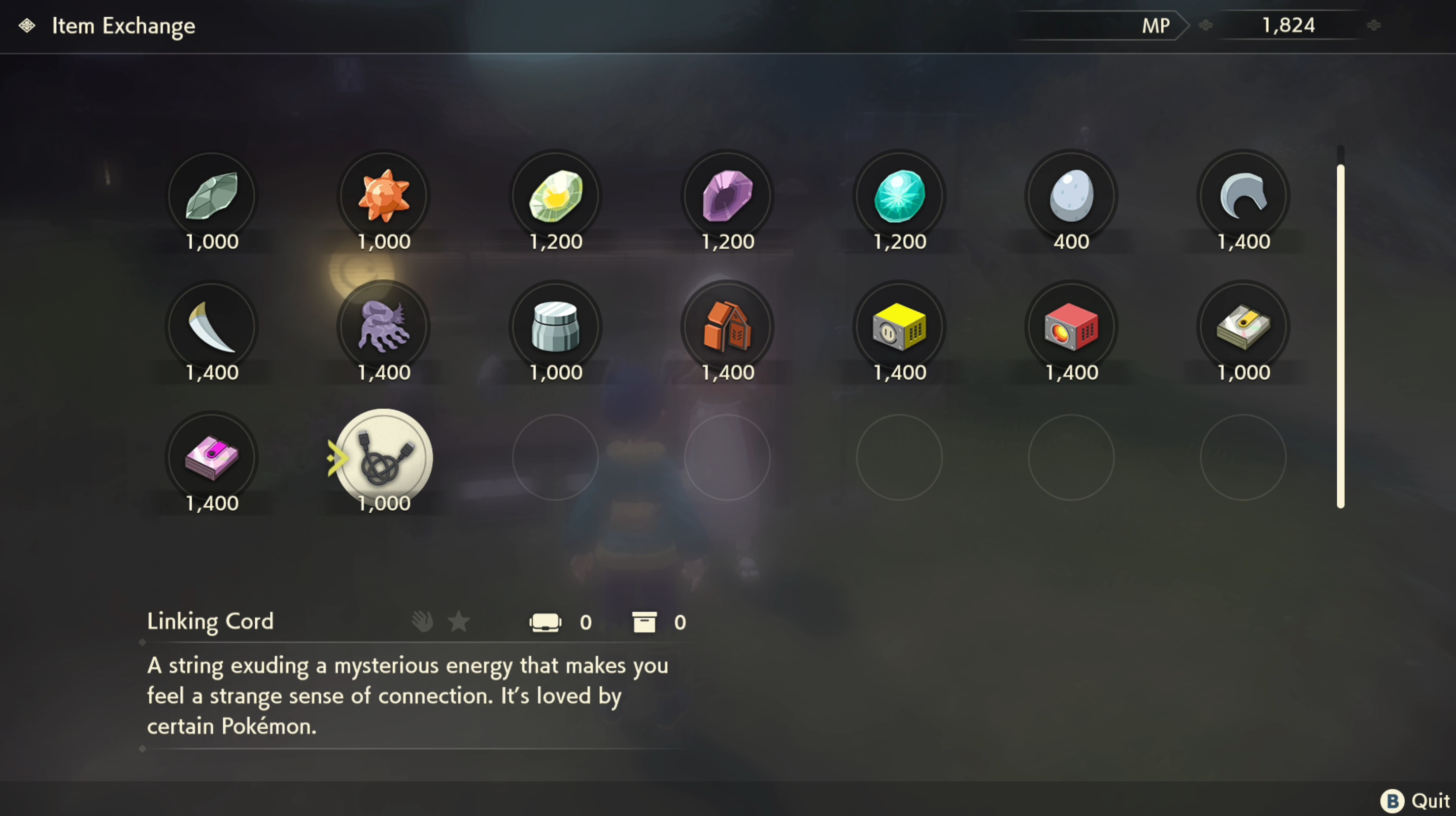This screenshot has height=816, width=1456.
Task: Pick the orange Protector item
Action: pyautogui.click(x=727, y=327)
